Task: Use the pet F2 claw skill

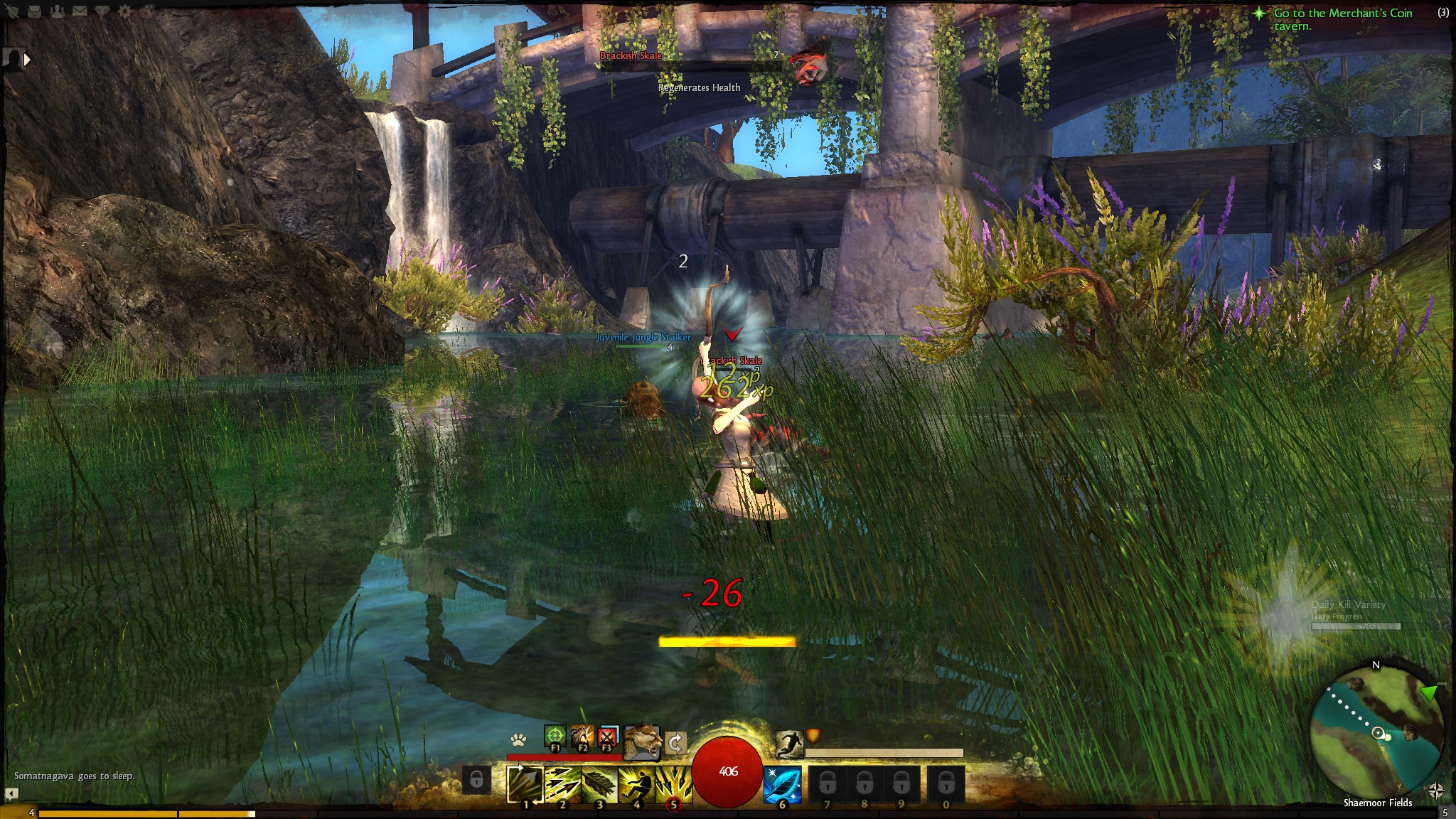Action: point(582,737)
